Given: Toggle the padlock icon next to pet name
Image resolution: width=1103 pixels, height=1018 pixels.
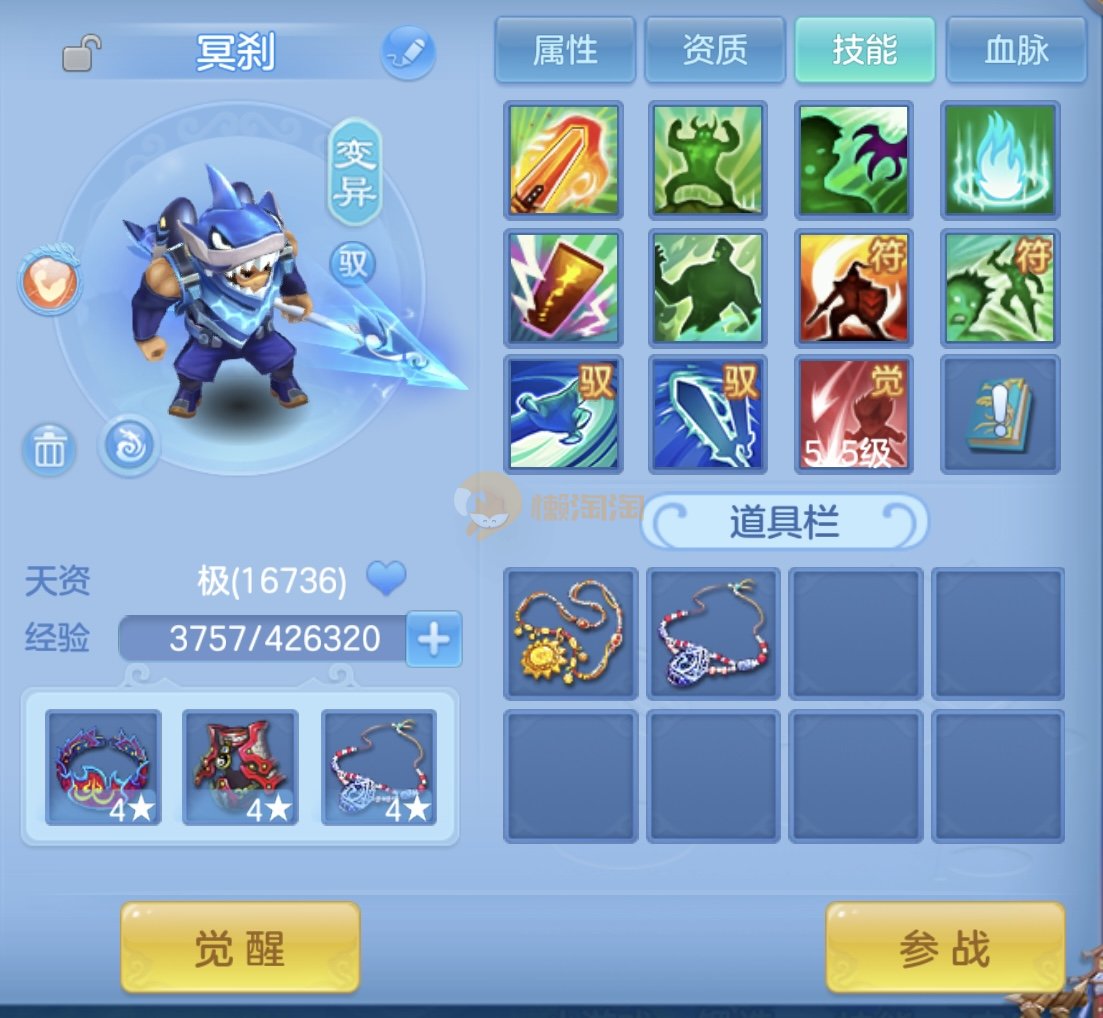Looking at the screenshot, I should pos(82,52).
